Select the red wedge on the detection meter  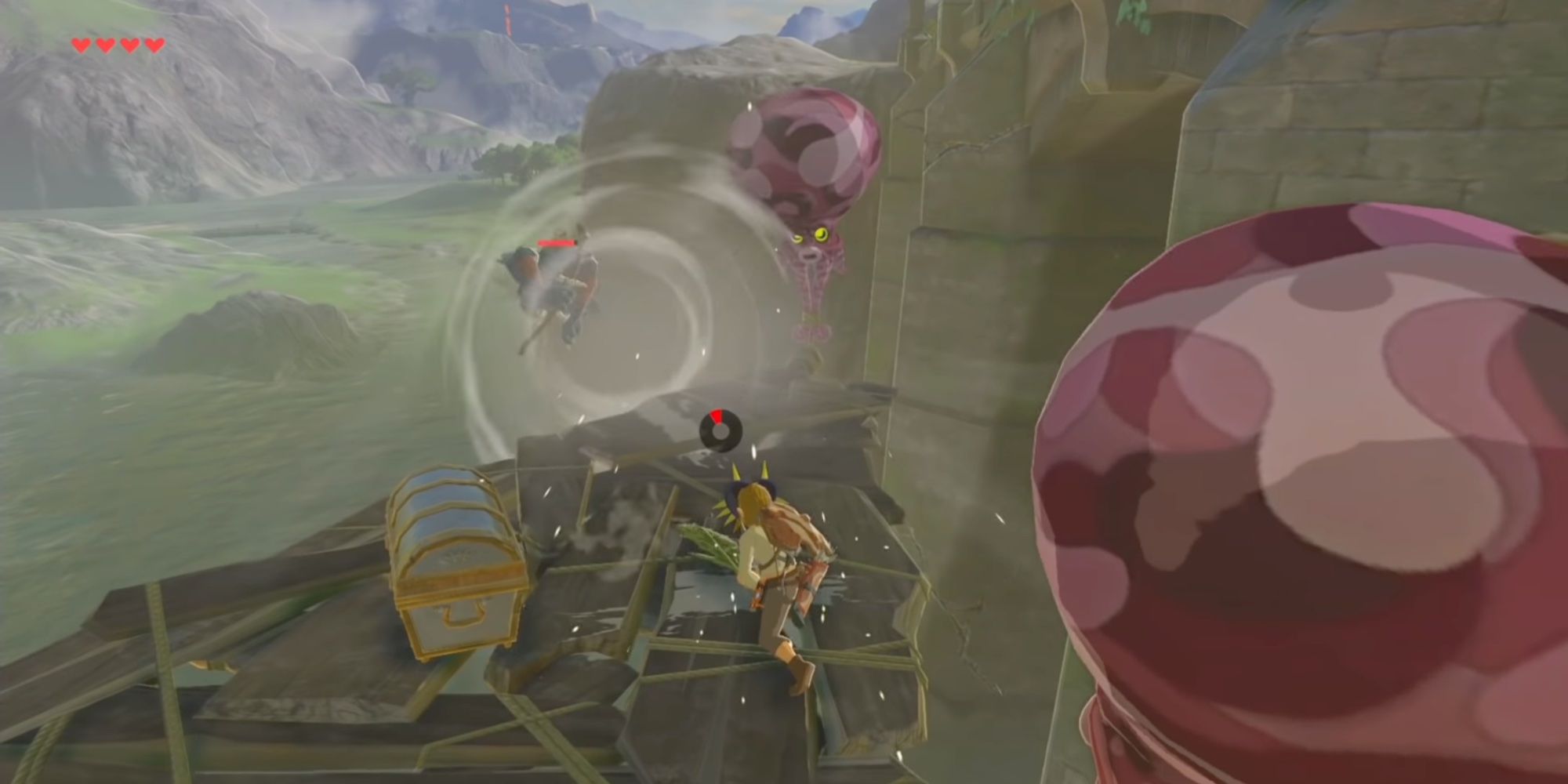coord(717,414)
